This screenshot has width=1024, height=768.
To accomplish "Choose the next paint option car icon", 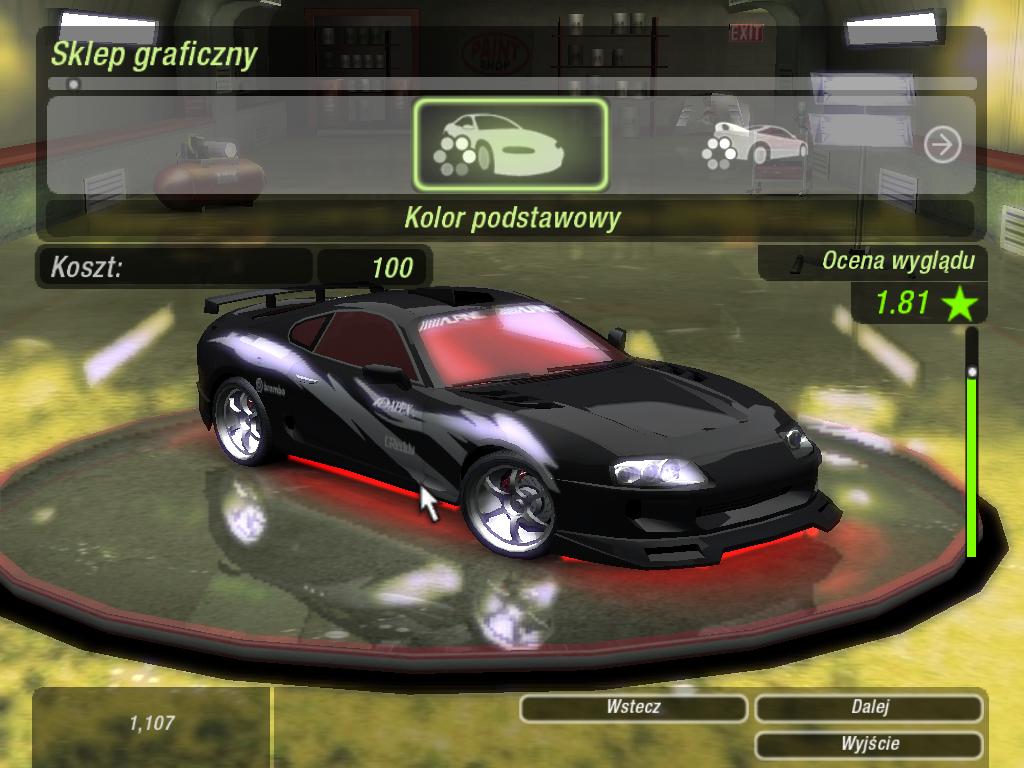I will (754, 145).
